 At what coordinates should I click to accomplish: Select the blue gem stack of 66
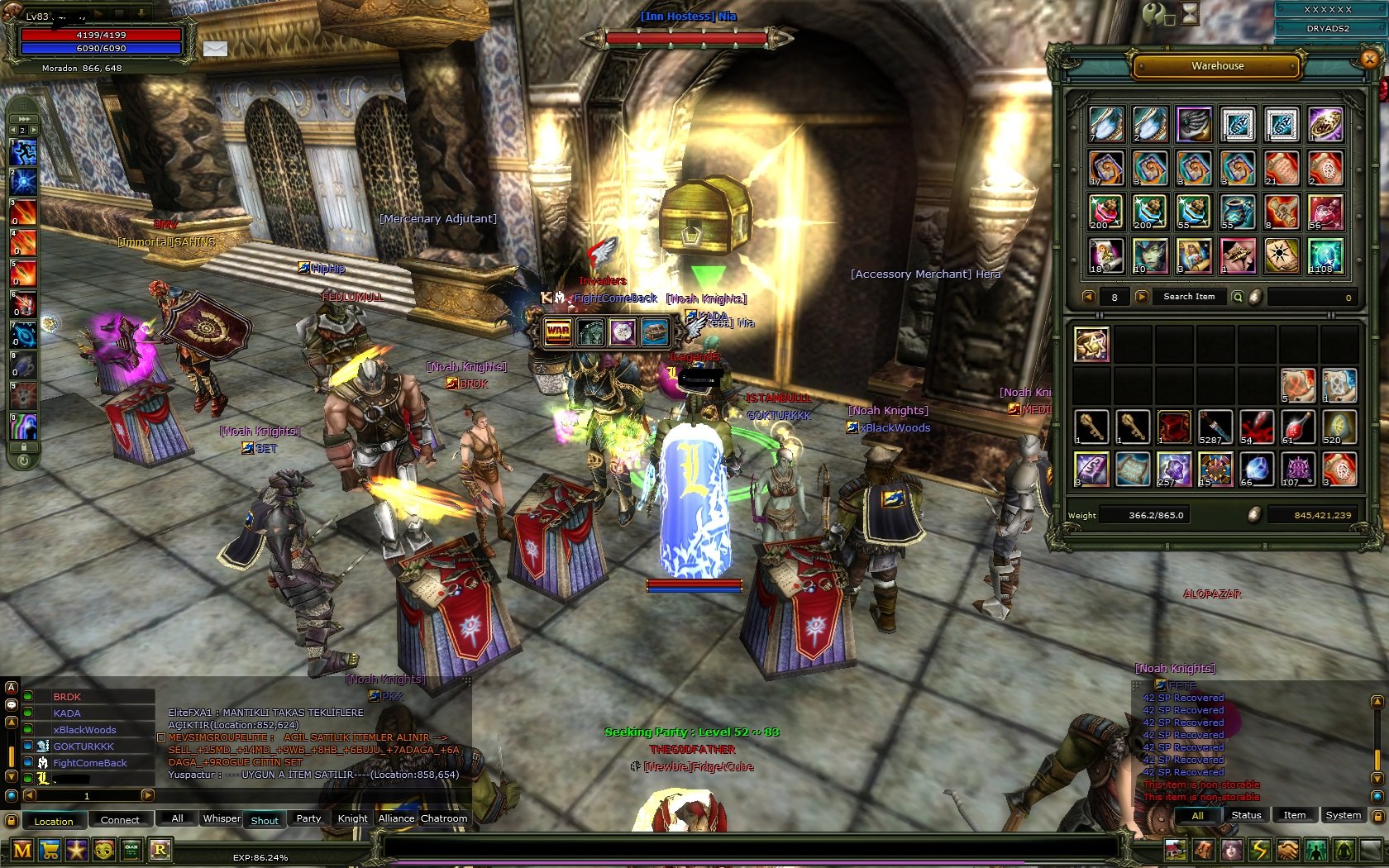[1256, 469]
